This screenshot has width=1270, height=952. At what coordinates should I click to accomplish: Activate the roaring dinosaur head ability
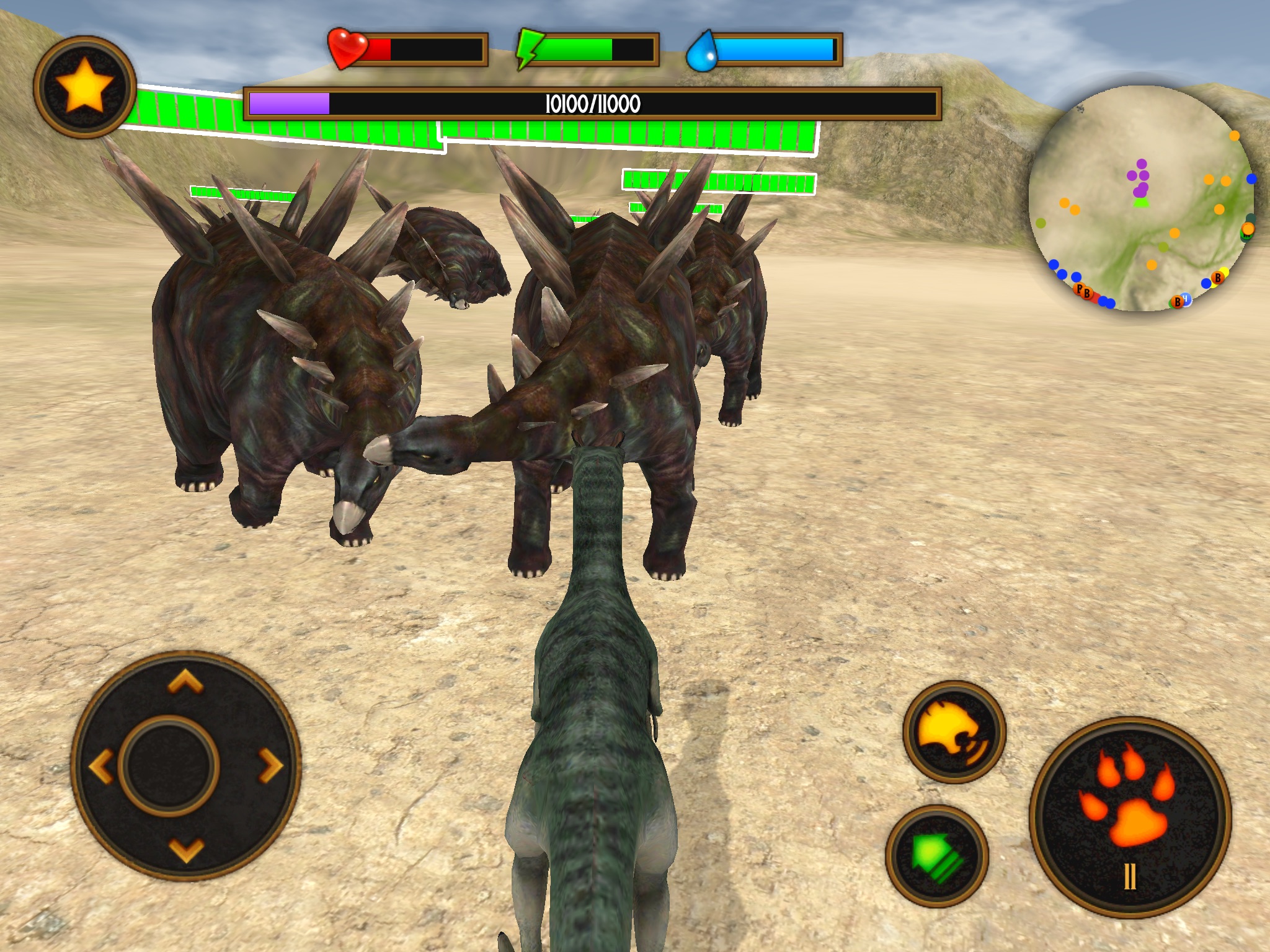pos(954,732)
